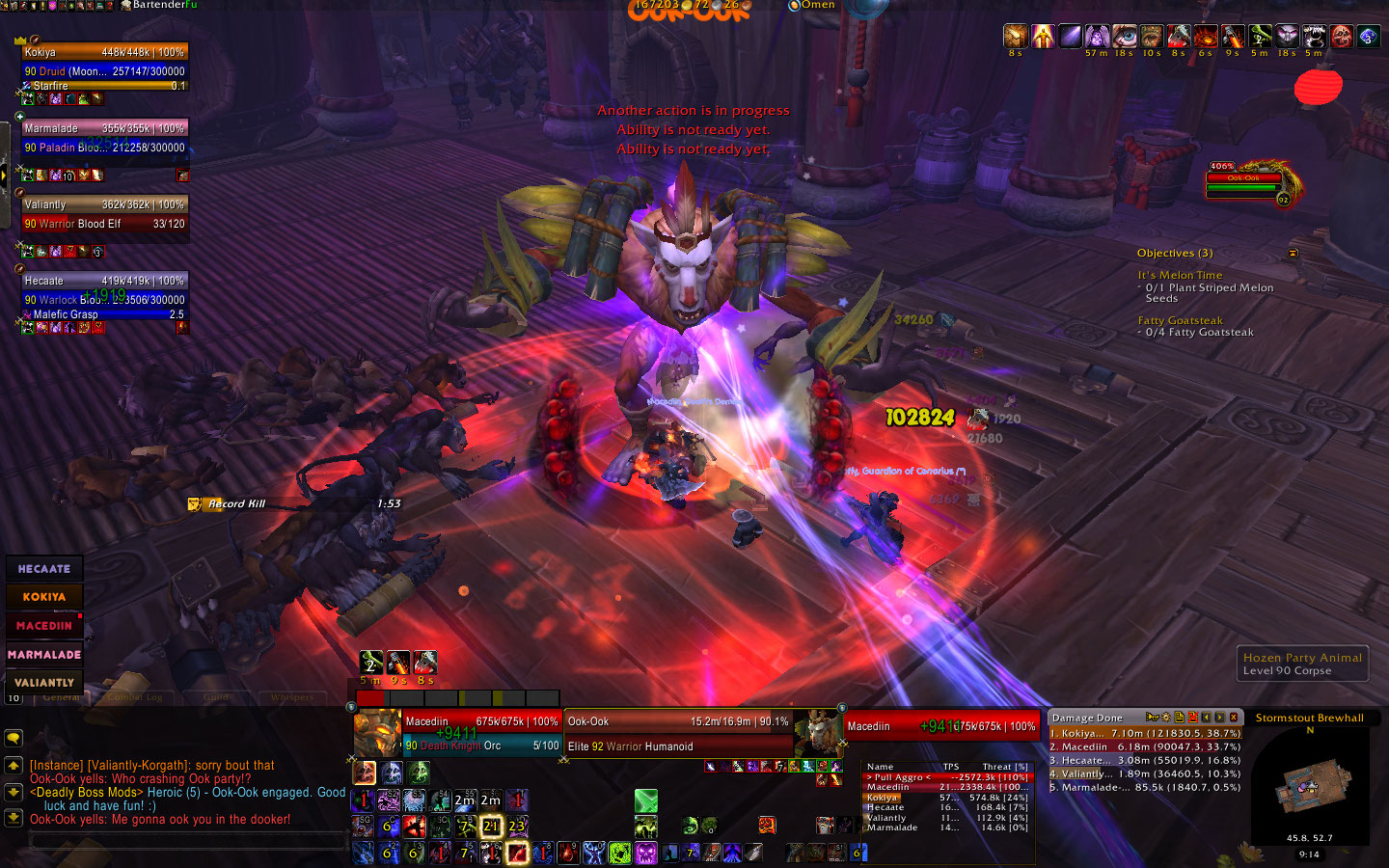Select Valiantly's Warrior party frame
The image size is (1389, 868).
pyautogui.click(x=104, y=214)
